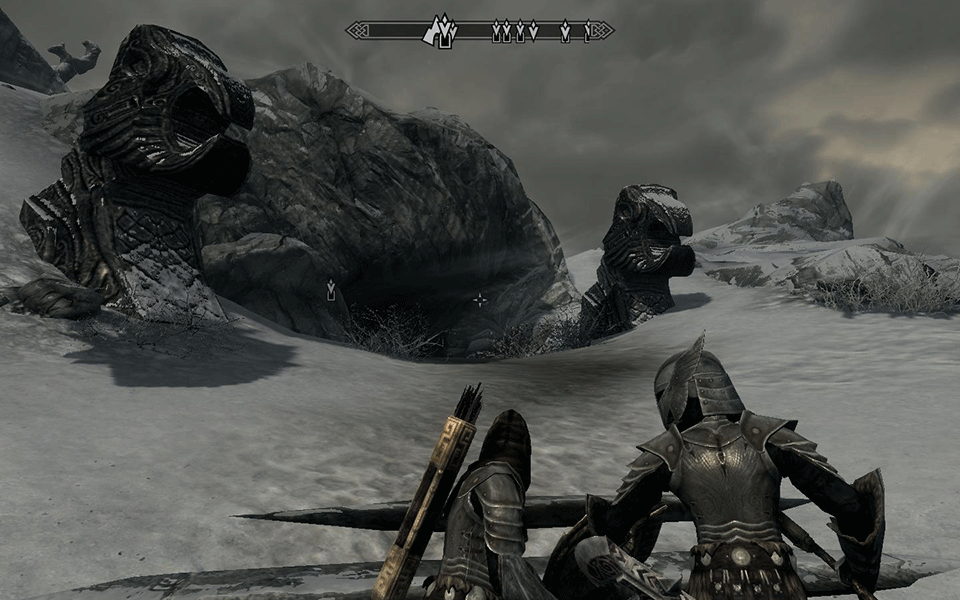Click the compass bar's left knotwork end cap
Image resolution: width=960 pixels, height=600 pixels.
click(358, 31)
